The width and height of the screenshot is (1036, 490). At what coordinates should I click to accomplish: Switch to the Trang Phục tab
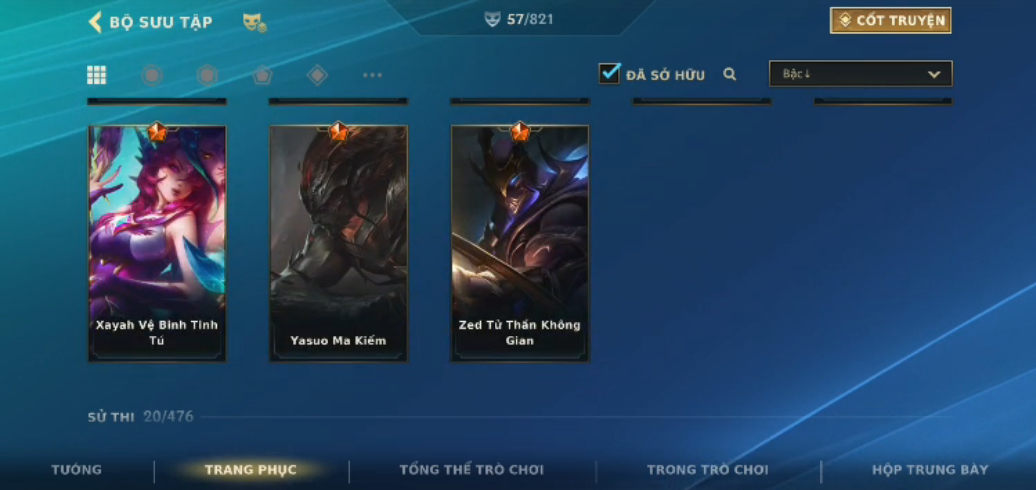coord(251,470)
